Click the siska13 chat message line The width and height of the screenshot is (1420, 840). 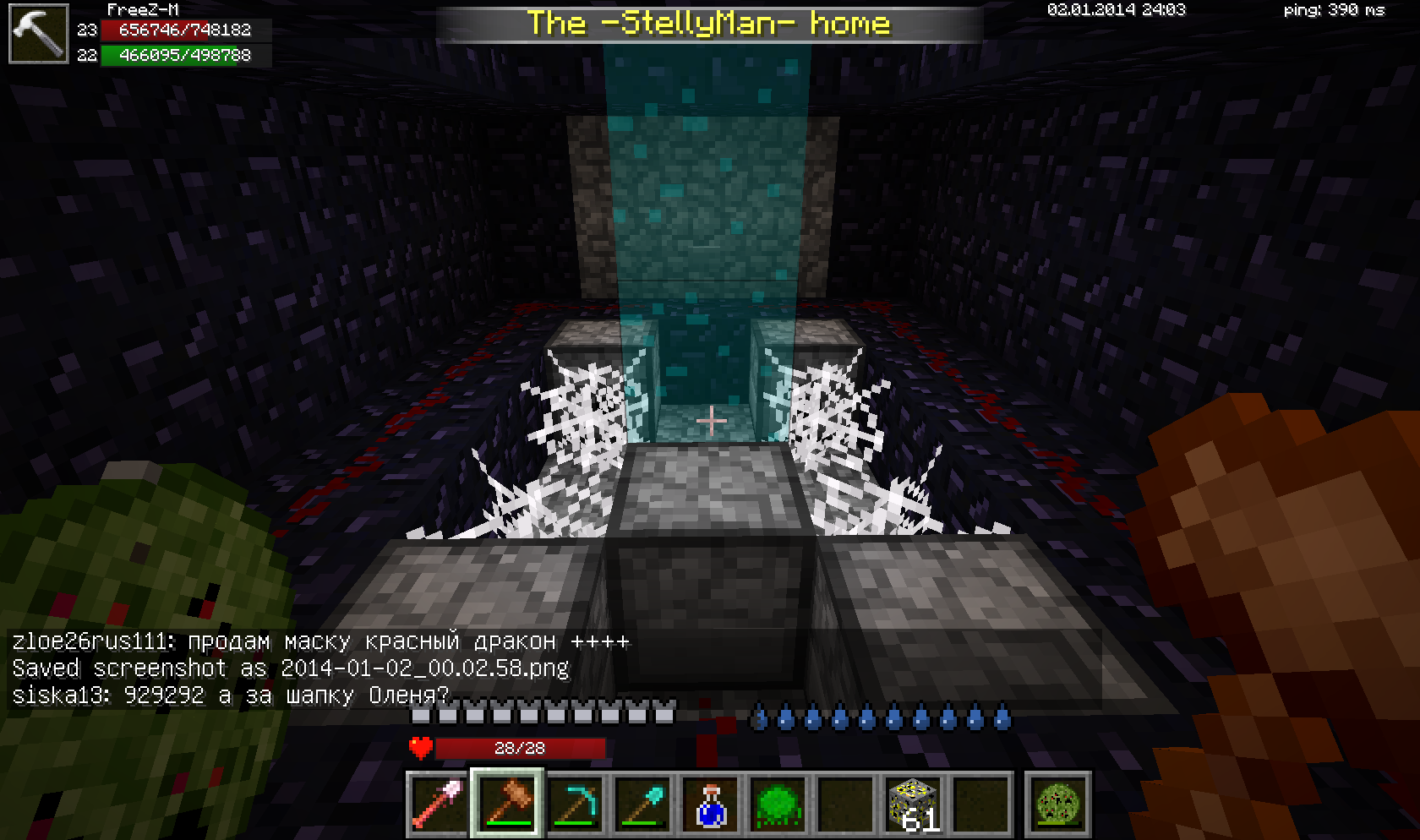tap(230, 695)
